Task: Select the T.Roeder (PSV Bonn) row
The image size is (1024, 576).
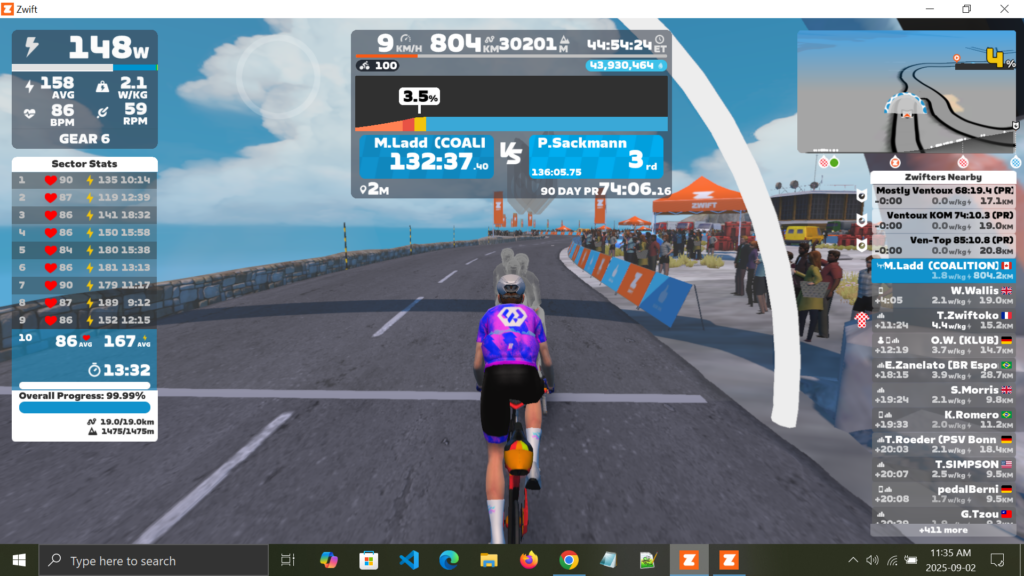Action: pyautogui.click(x=945, y=445)
